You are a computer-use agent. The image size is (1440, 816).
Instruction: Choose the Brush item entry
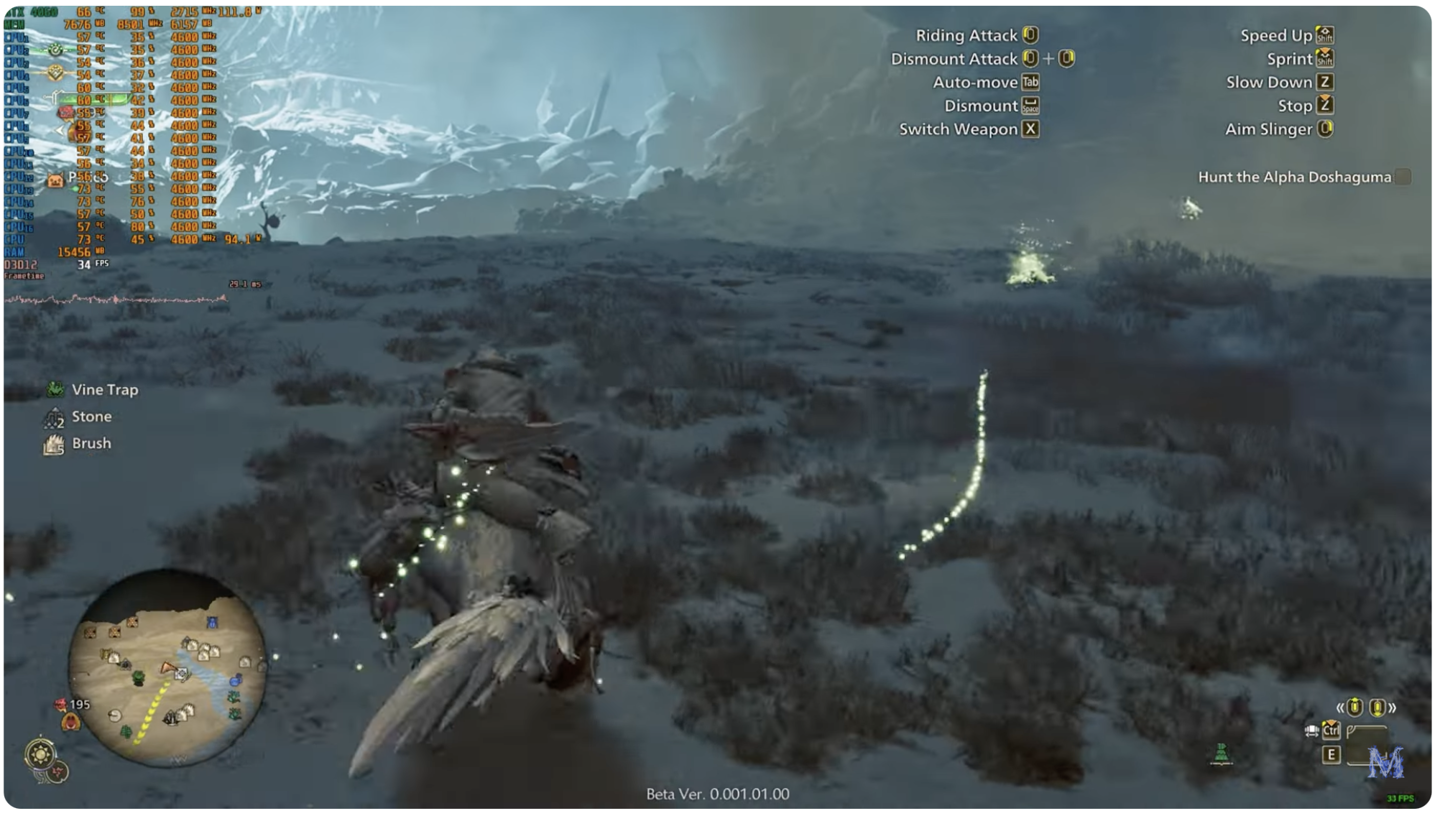coord(91,444)
